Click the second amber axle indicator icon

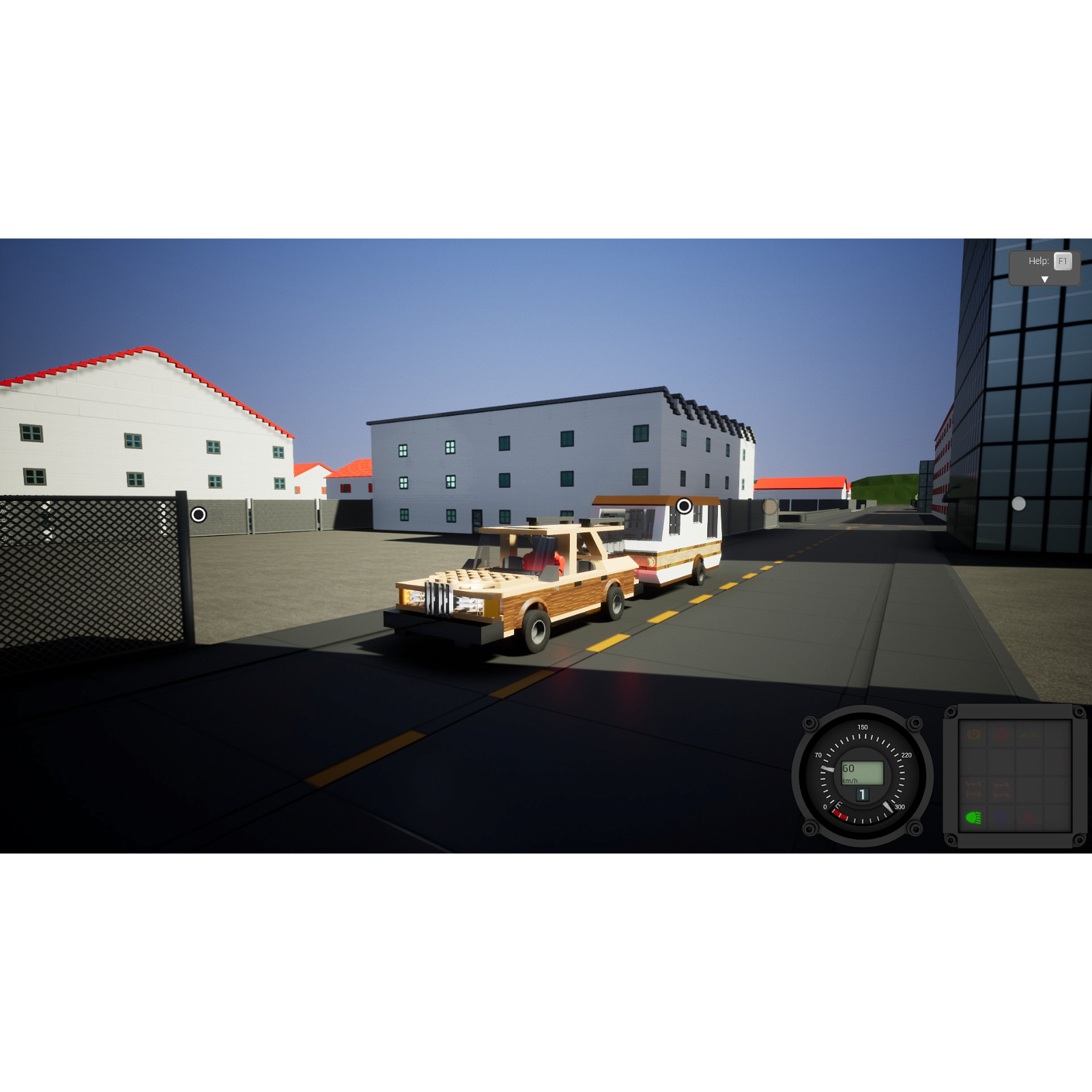coord(1001,789)
